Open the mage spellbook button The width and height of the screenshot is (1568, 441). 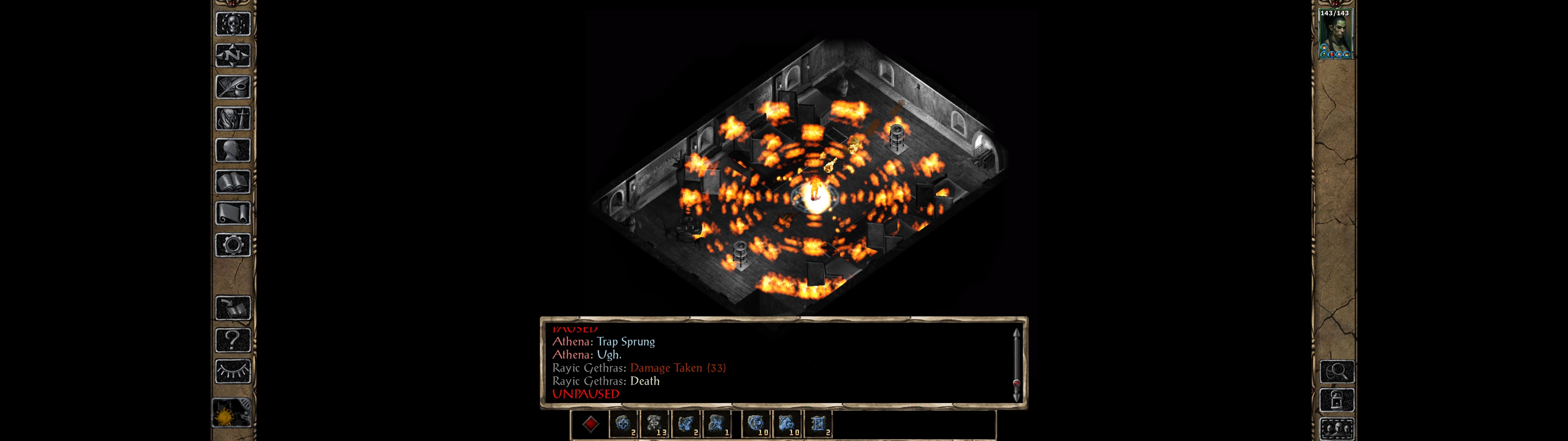tap(232, 182)
